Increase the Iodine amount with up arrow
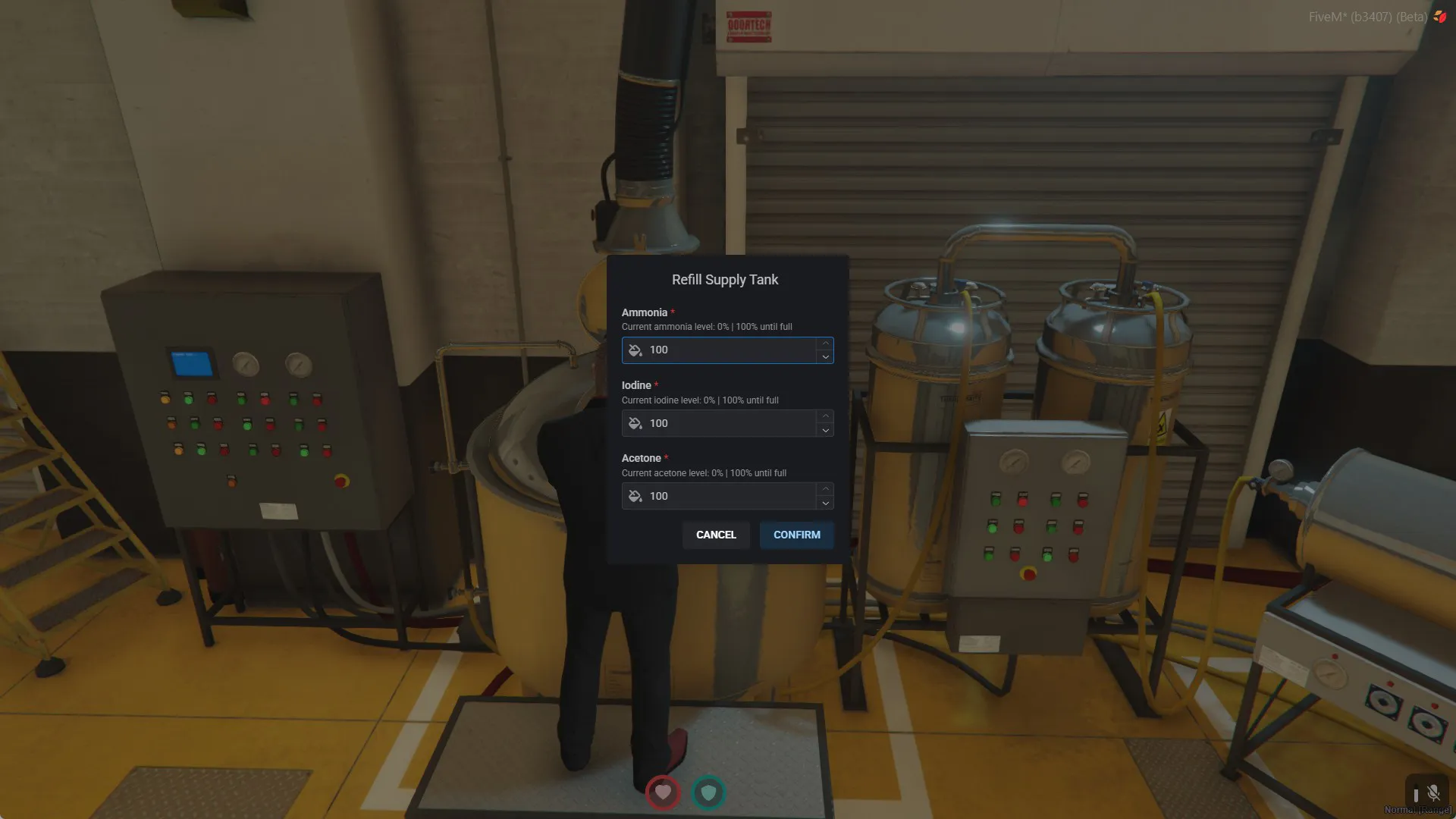The width and height of the screenshot is (1456, 819). 825,416
